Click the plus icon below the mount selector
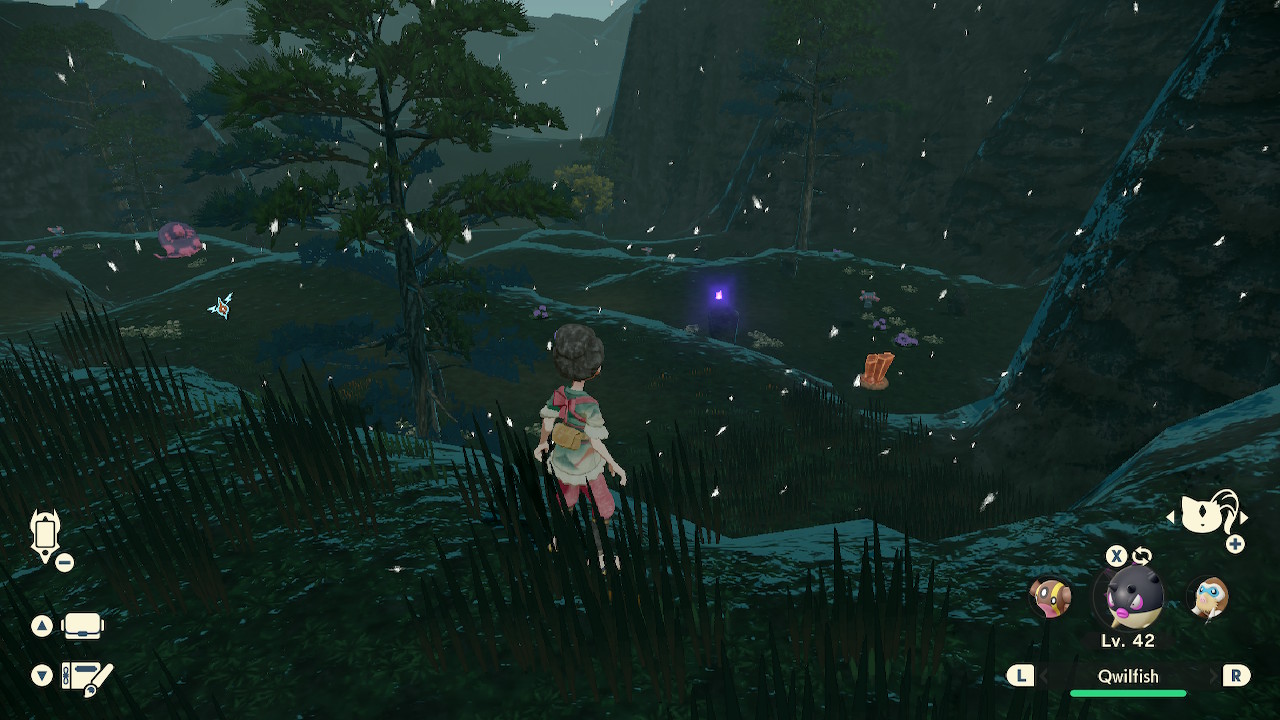Screen dimensions: 1280x720 [x=1237, y=546]
